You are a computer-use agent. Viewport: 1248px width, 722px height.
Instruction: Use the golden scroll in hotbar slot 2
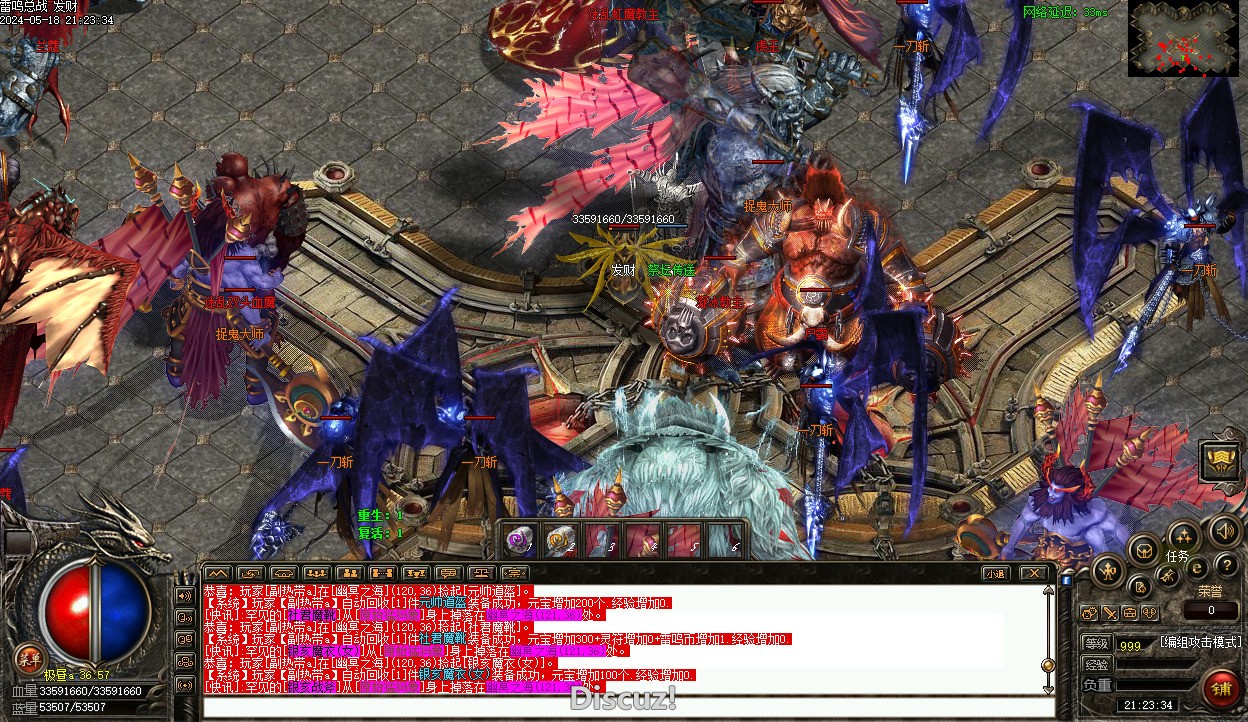(560, 541)
